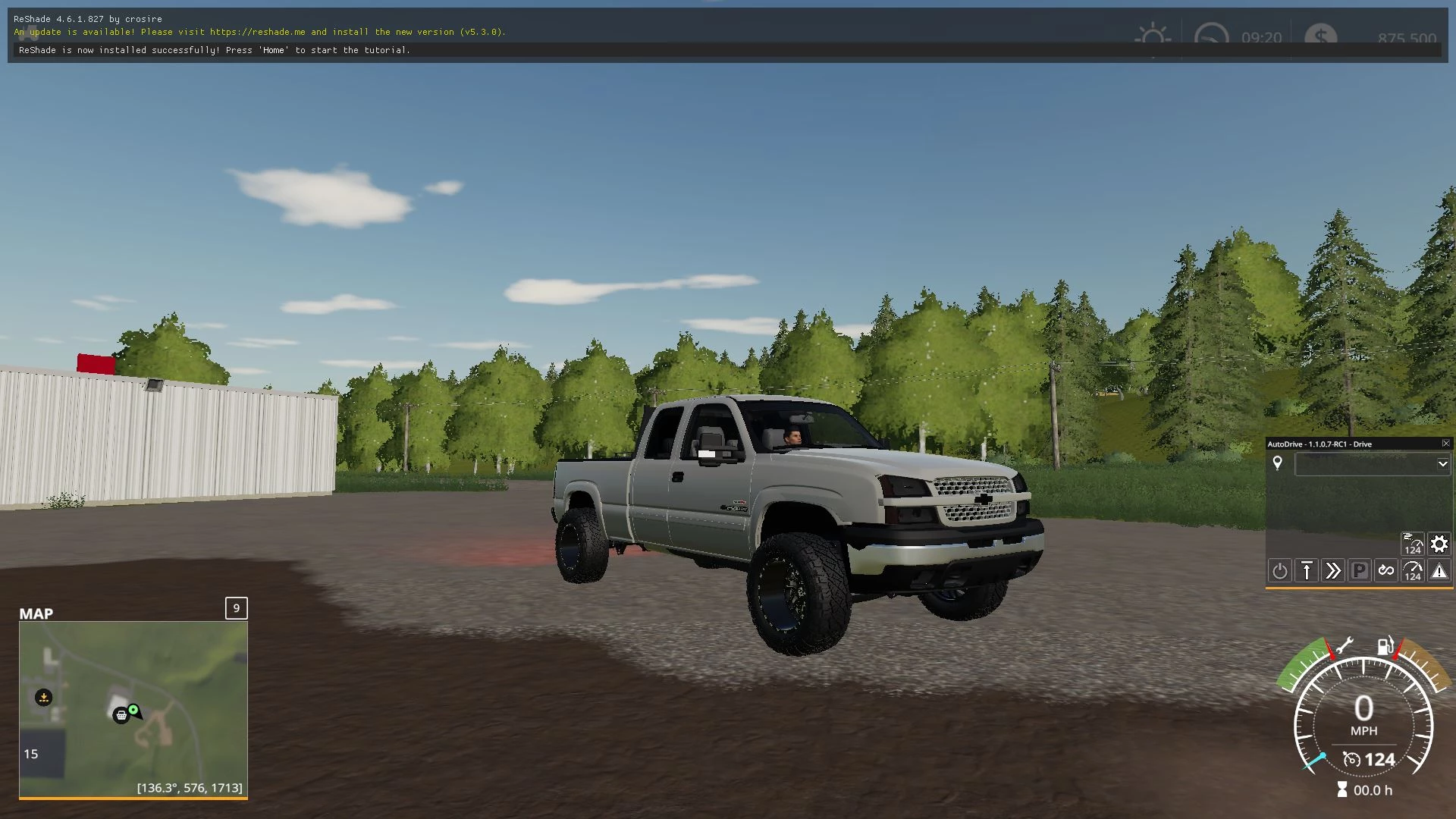Open the AutoDrive destination dropdown
Screen dimensions: 1456x819
[x=1442, y=464]
